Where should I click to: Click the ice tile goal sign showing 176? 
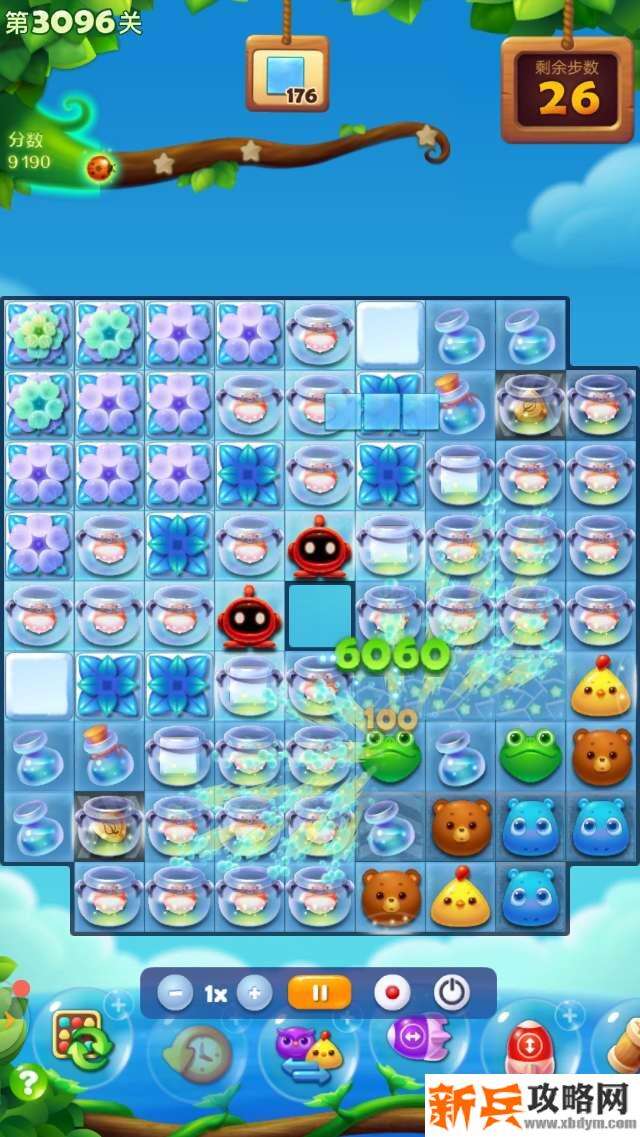[287, 75]
